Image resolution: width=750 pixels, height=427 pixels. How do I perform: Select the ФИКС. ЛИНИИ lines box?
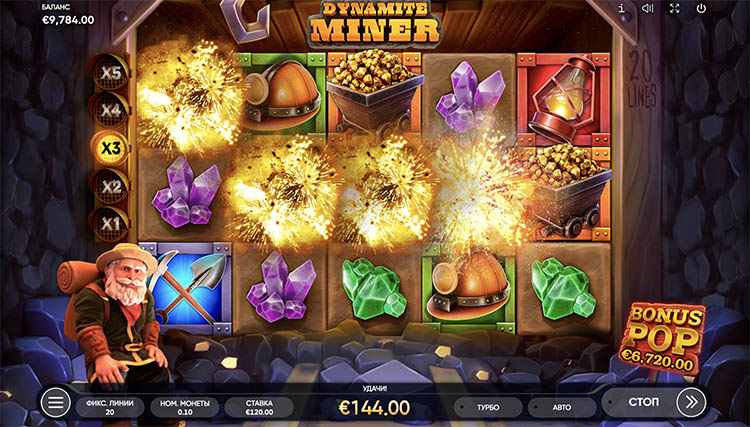coord(110,406)
